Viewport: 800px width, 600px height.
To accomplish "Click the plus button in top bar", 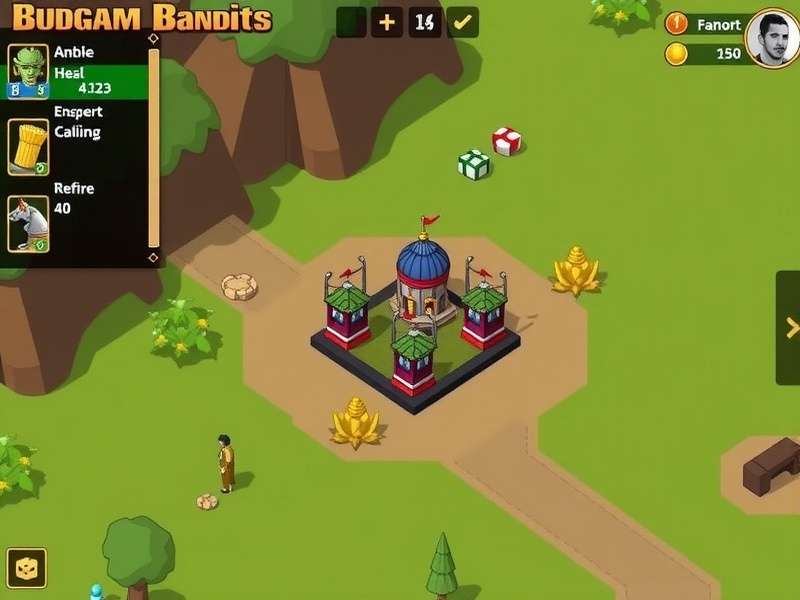I will 387,22.
